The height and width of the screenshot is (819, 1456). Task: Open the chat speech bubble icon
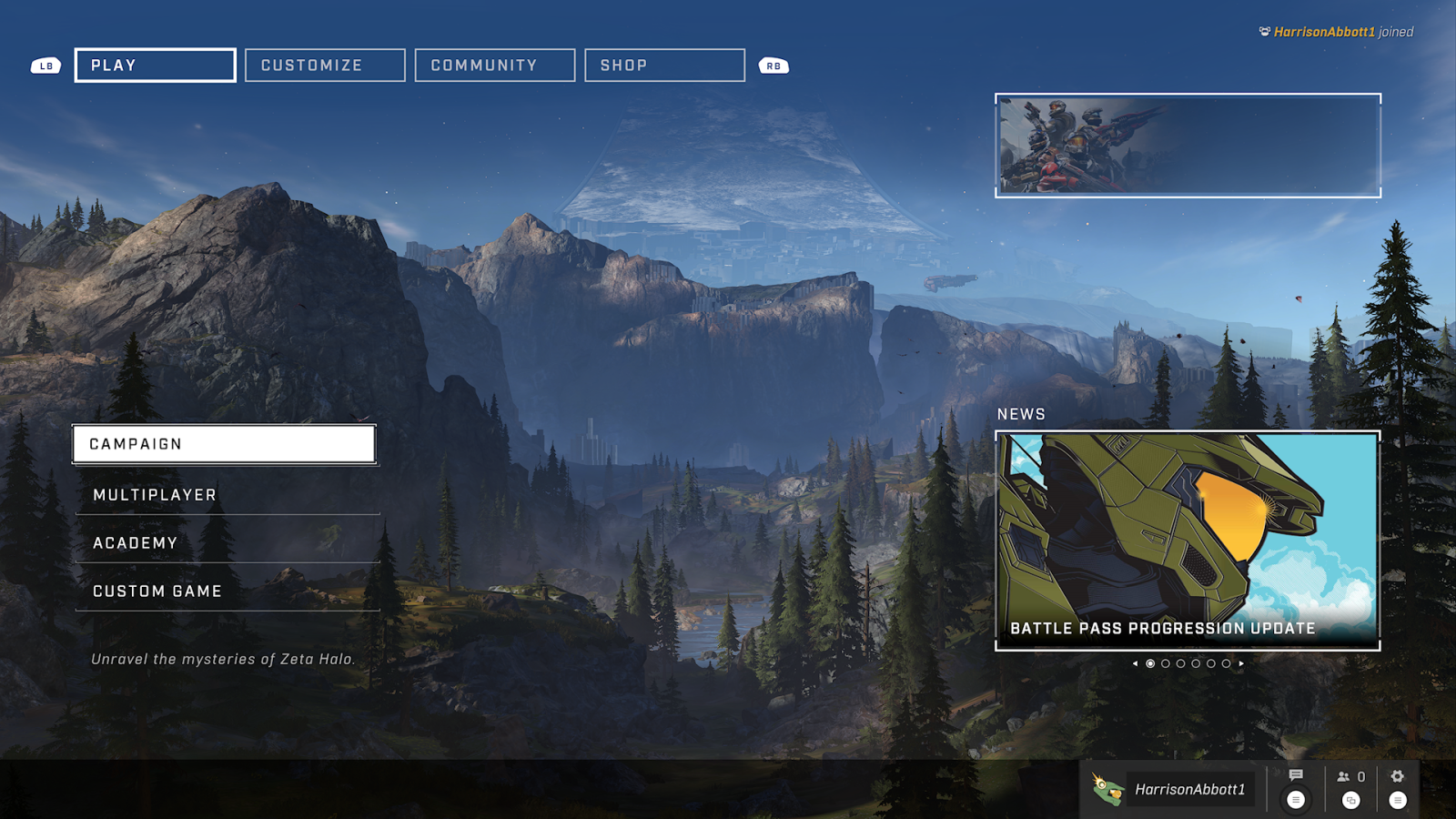[1296, 776]
